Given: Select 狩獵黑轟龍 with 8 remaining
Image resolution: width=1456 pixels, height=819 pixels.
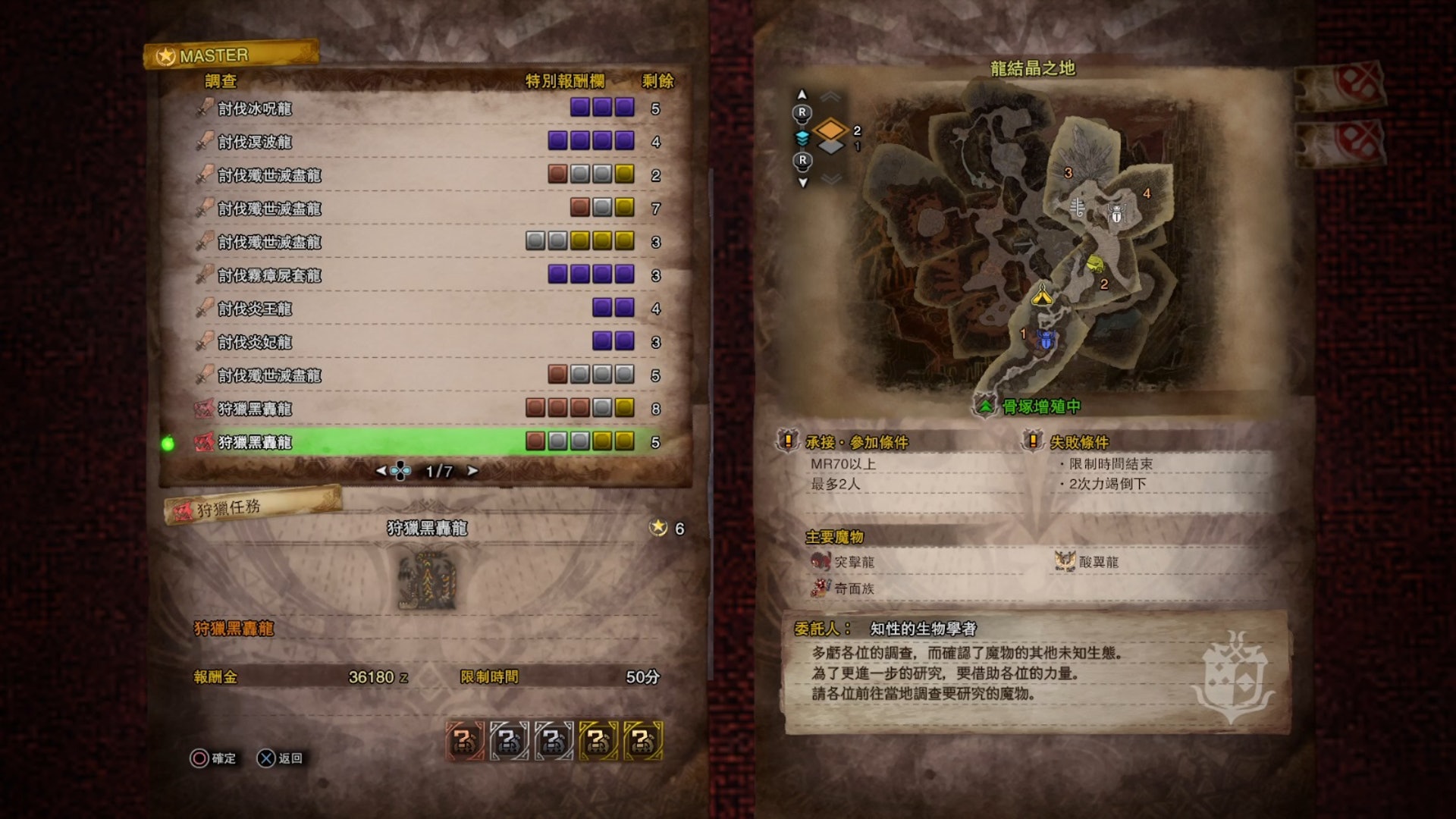Looking at the screenshot, I should pos(425,409).
